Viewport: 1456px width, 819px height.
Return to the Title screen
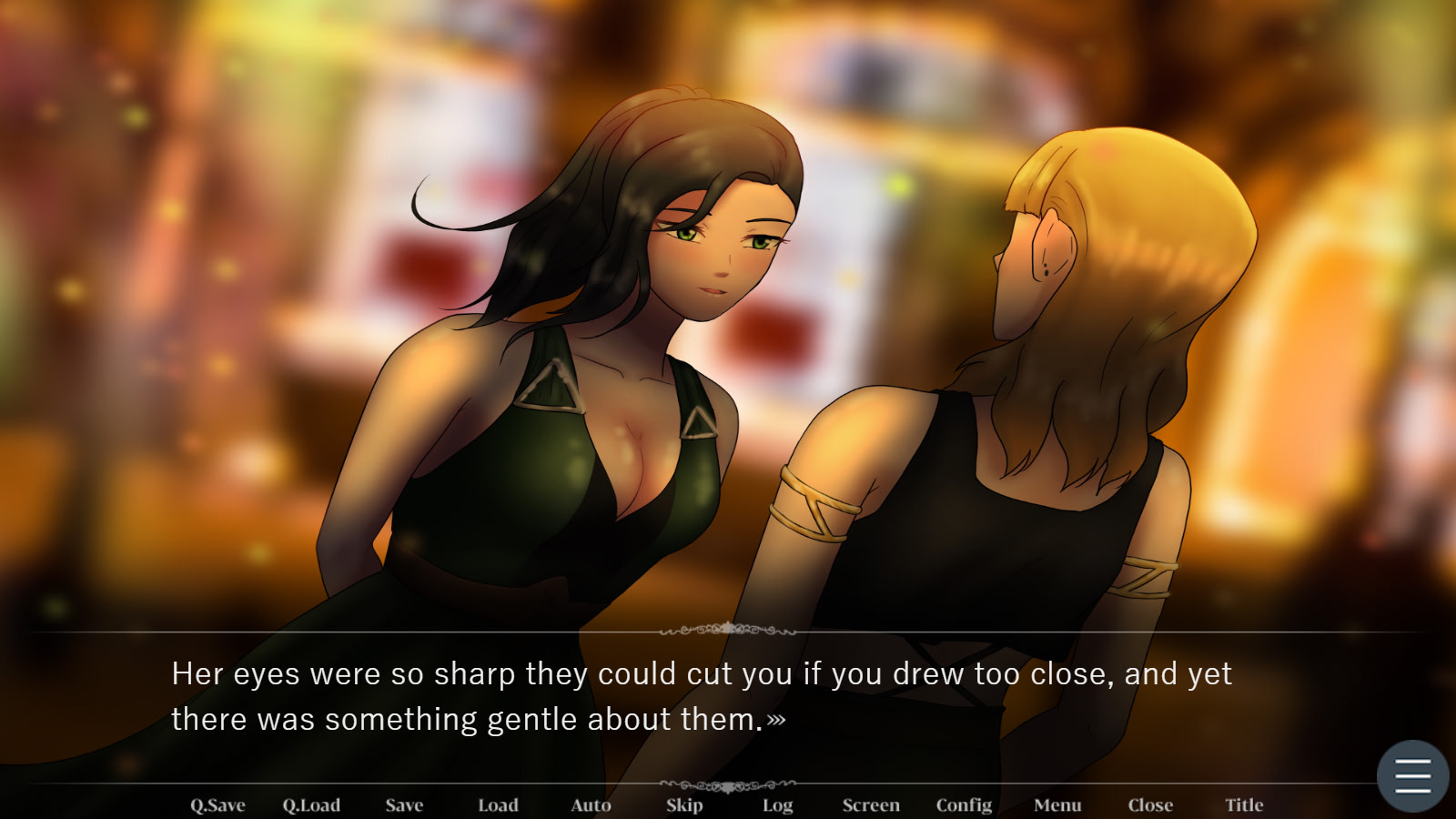click(1244, 804)
